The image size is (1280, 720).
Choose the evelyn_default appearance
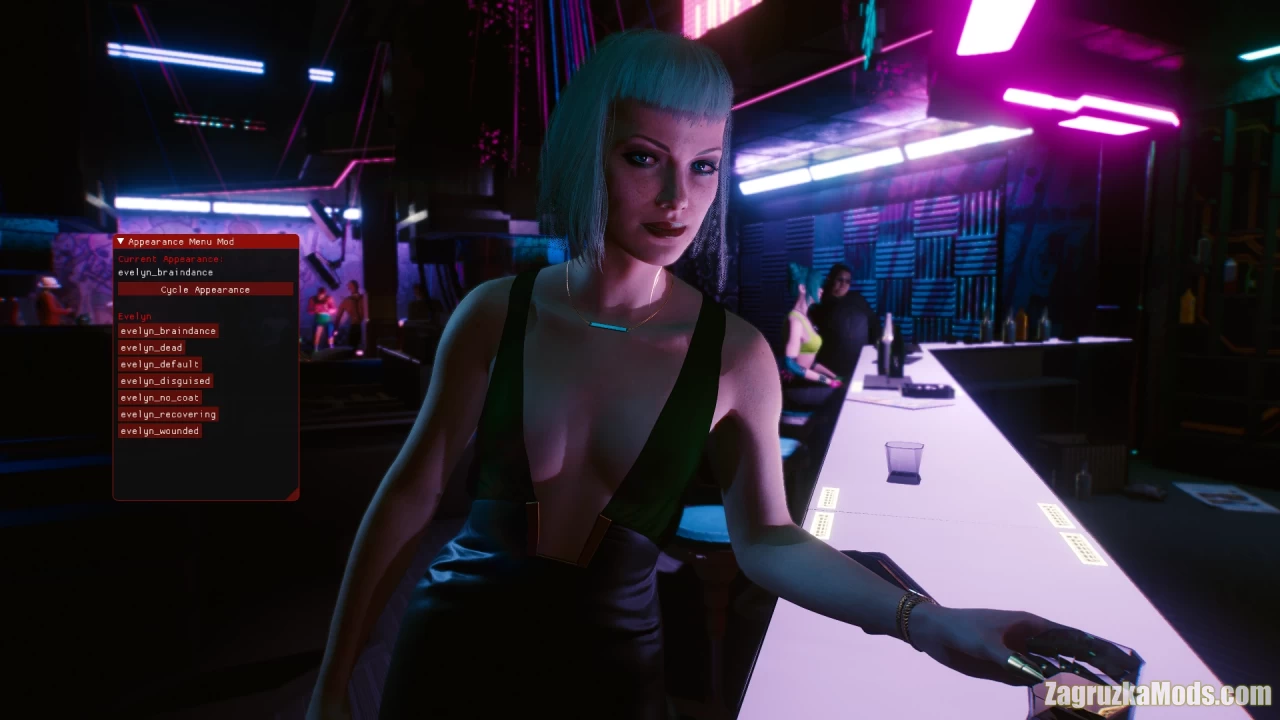point(157,364)
